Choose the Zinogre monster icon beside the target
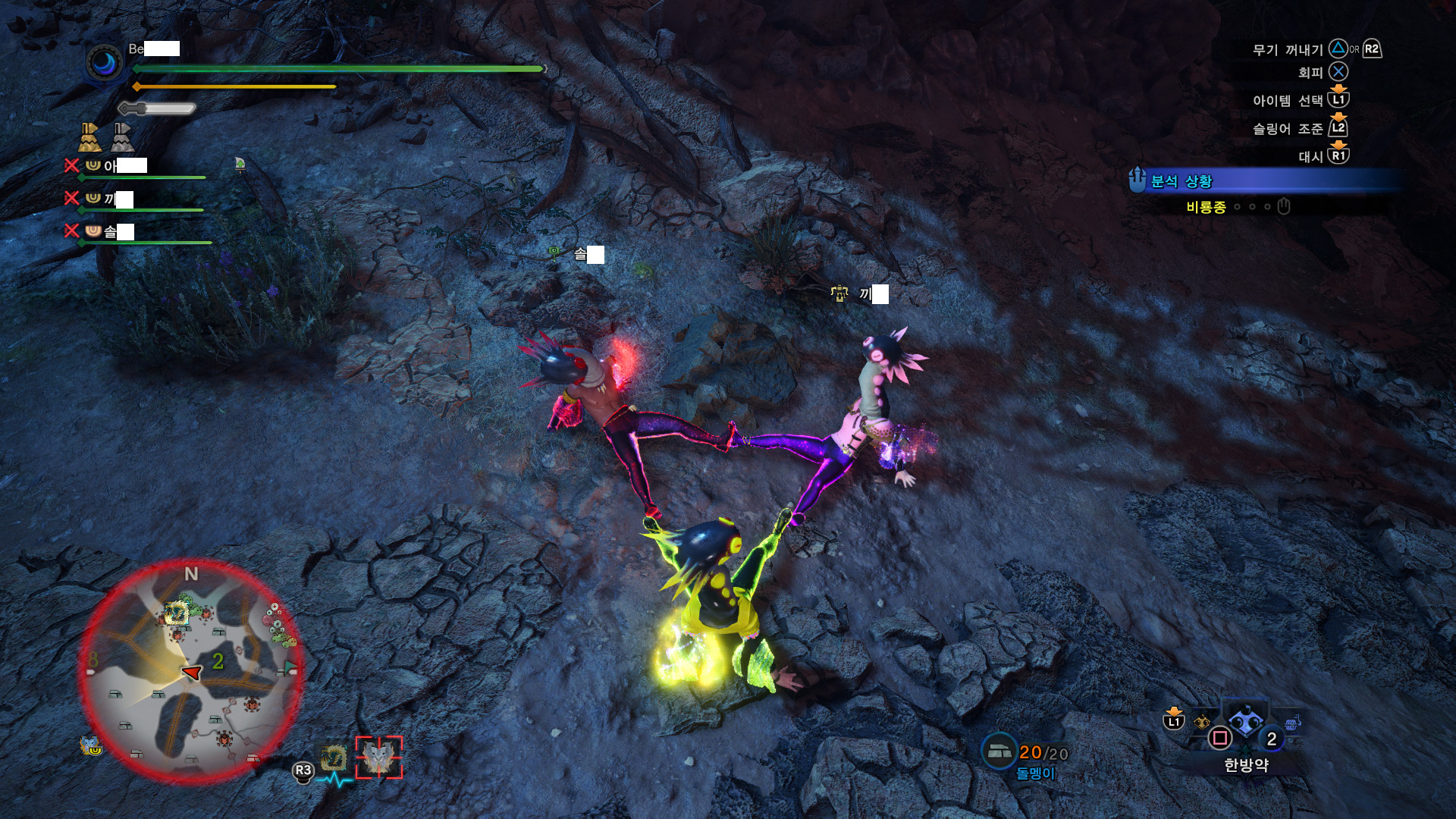 click(334, 758)
